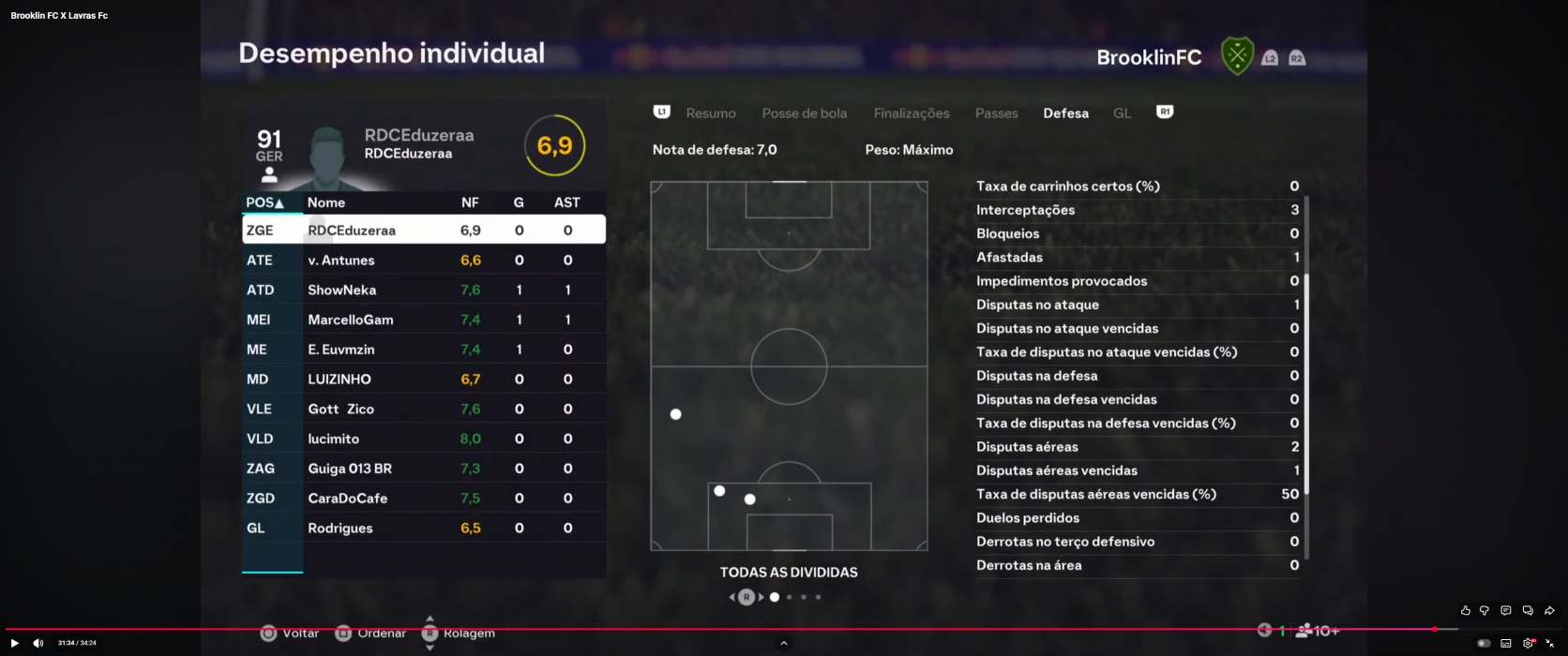Select MarcelloGam's row
Screen dimensions: 1568x656
click(424, 320)
